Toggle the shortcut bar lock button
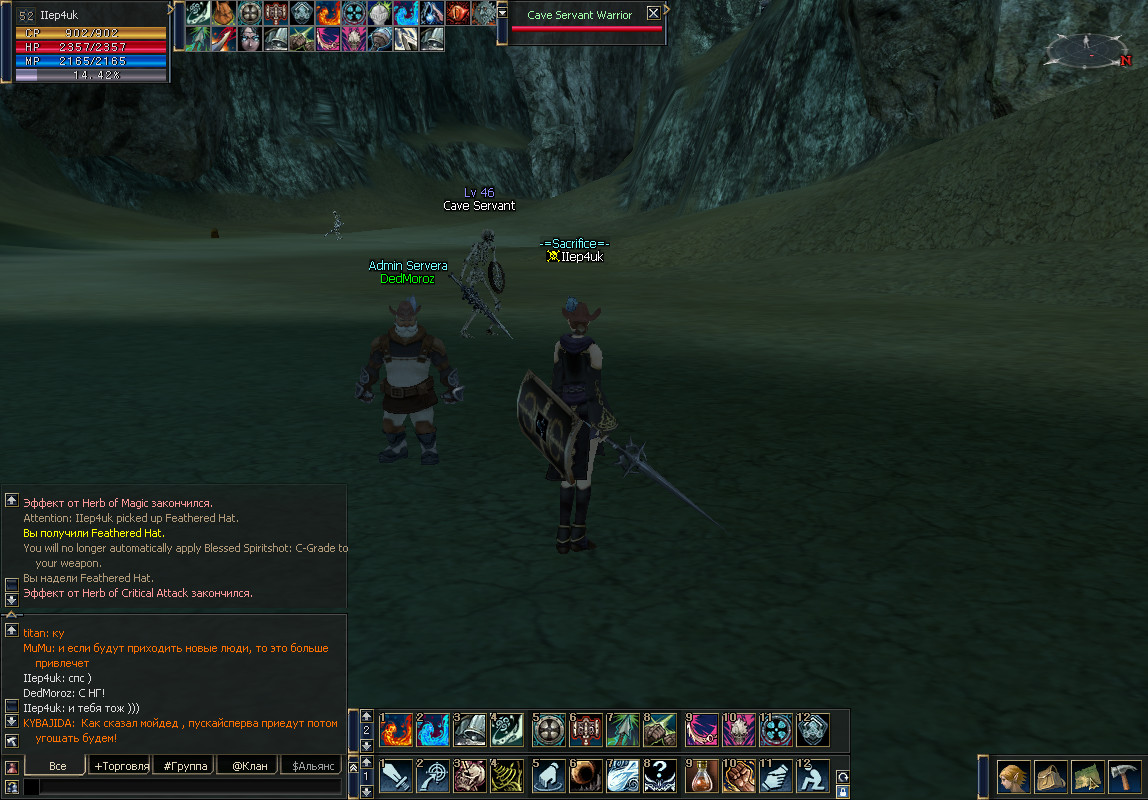The height and width of the screenshot is (800, 1148). click(x=842, y=791)
